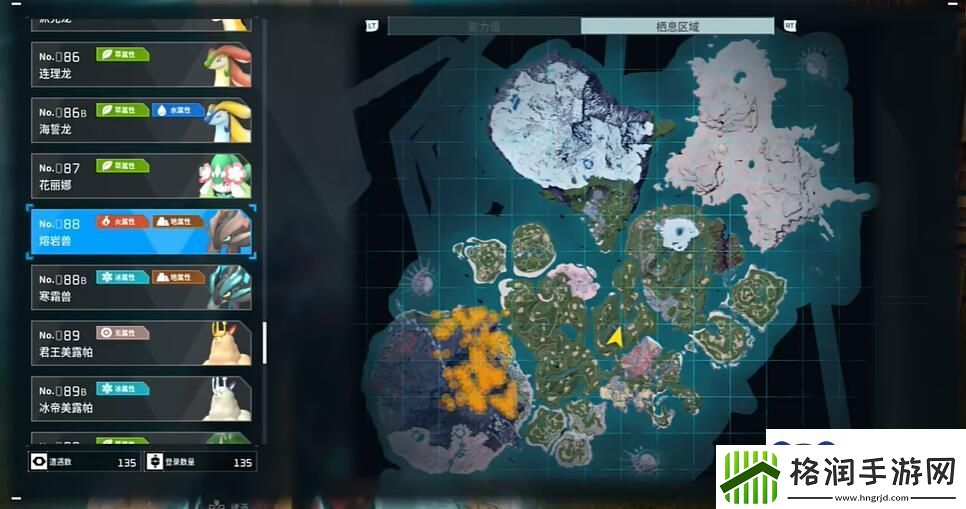This screenshot has width=966, height=509.
Task: Show No.089 君王美露帕 details
Action: click(140, 344)
